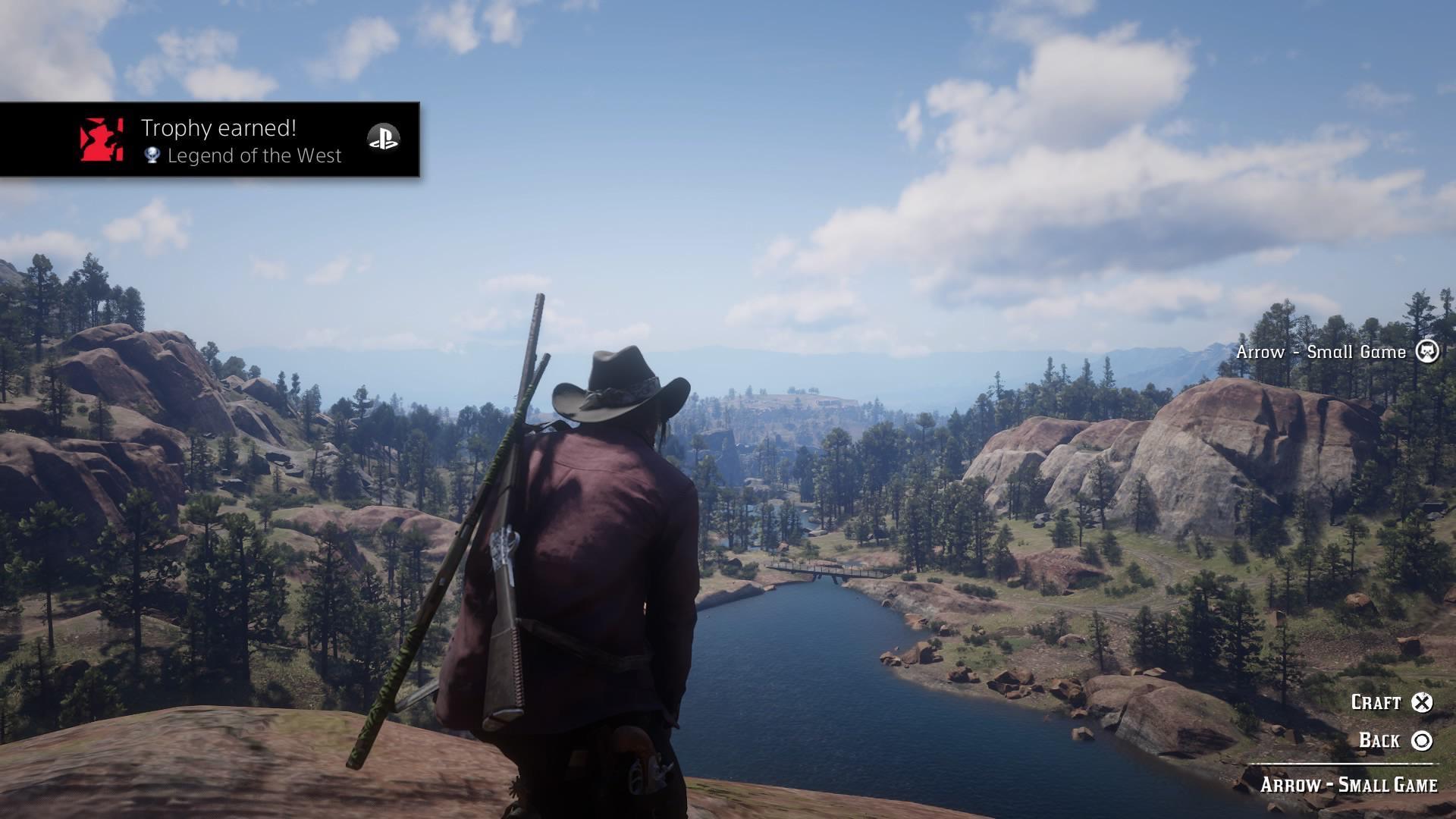Image resolution: width=1456 pixels, height=819 pixels.
Task: Select the owl-face ammo badge top right
Action: 1428,351
